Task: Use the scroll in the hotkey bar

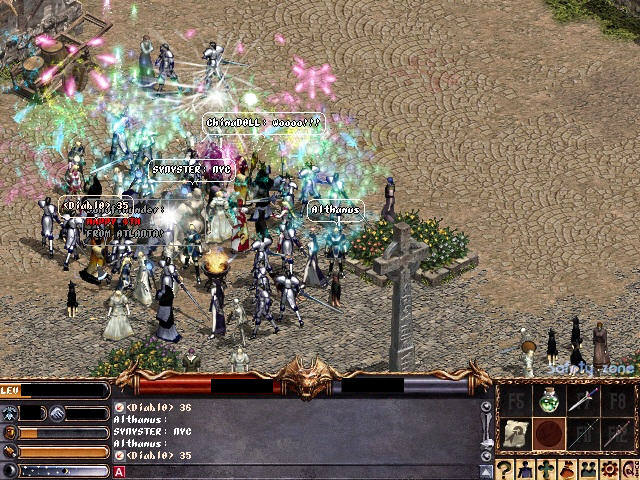Action: click(514, 434)
